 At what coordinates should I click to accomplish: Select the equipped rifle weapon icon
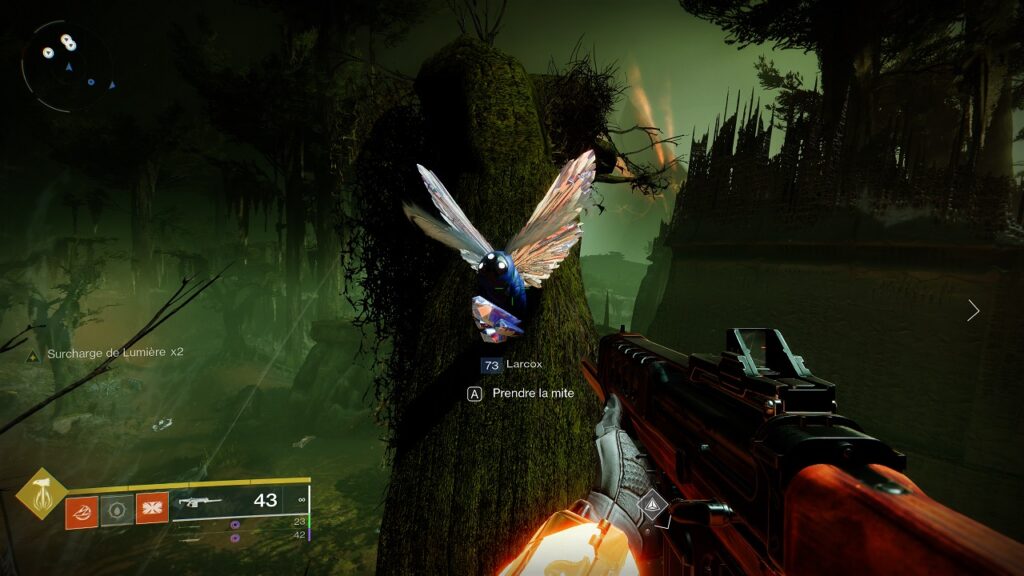tap(200, 502)
